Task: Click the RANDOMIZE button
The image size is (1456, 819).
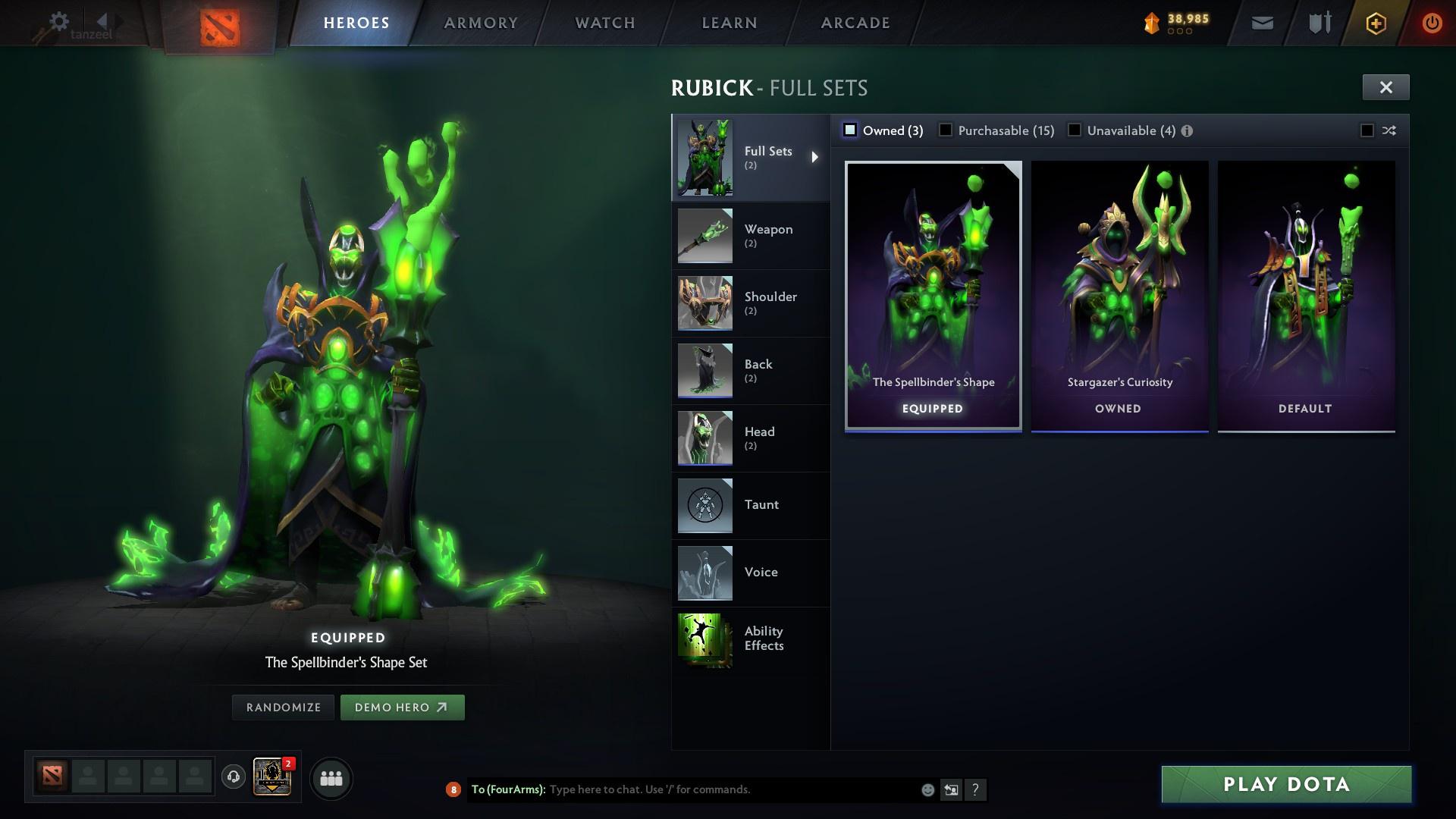Action: pos(282,707)
